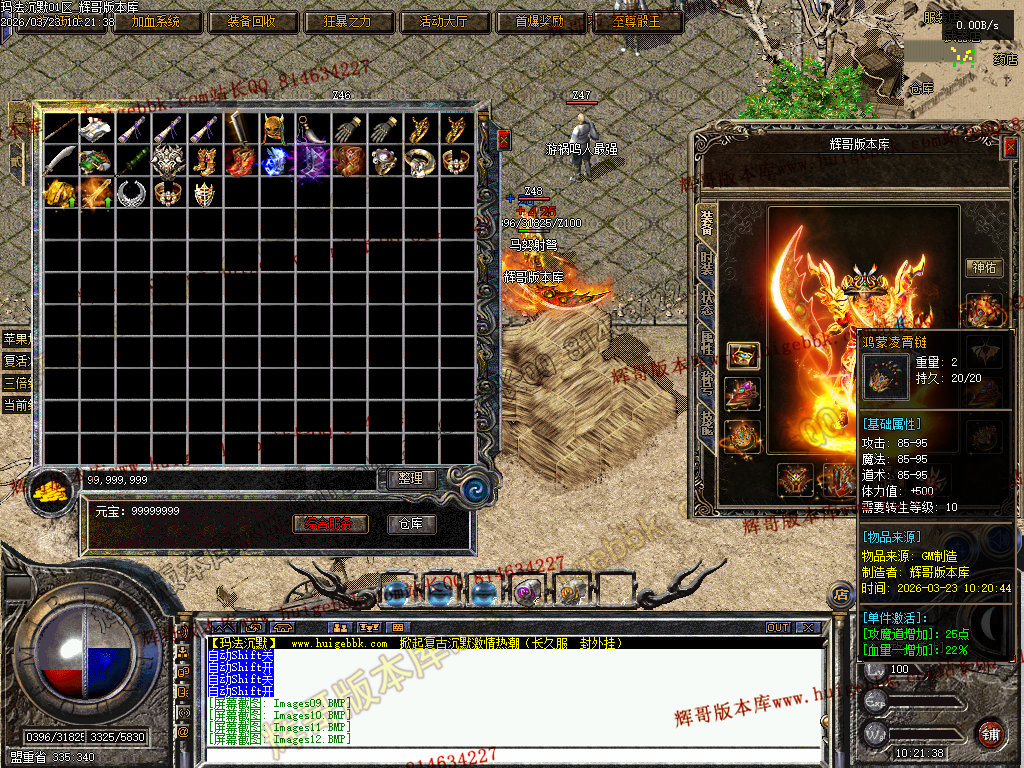The width and height of the screenshot is (1024, 768).
Task: Open the 首爆奖励 menu
Action: (539, 21)
